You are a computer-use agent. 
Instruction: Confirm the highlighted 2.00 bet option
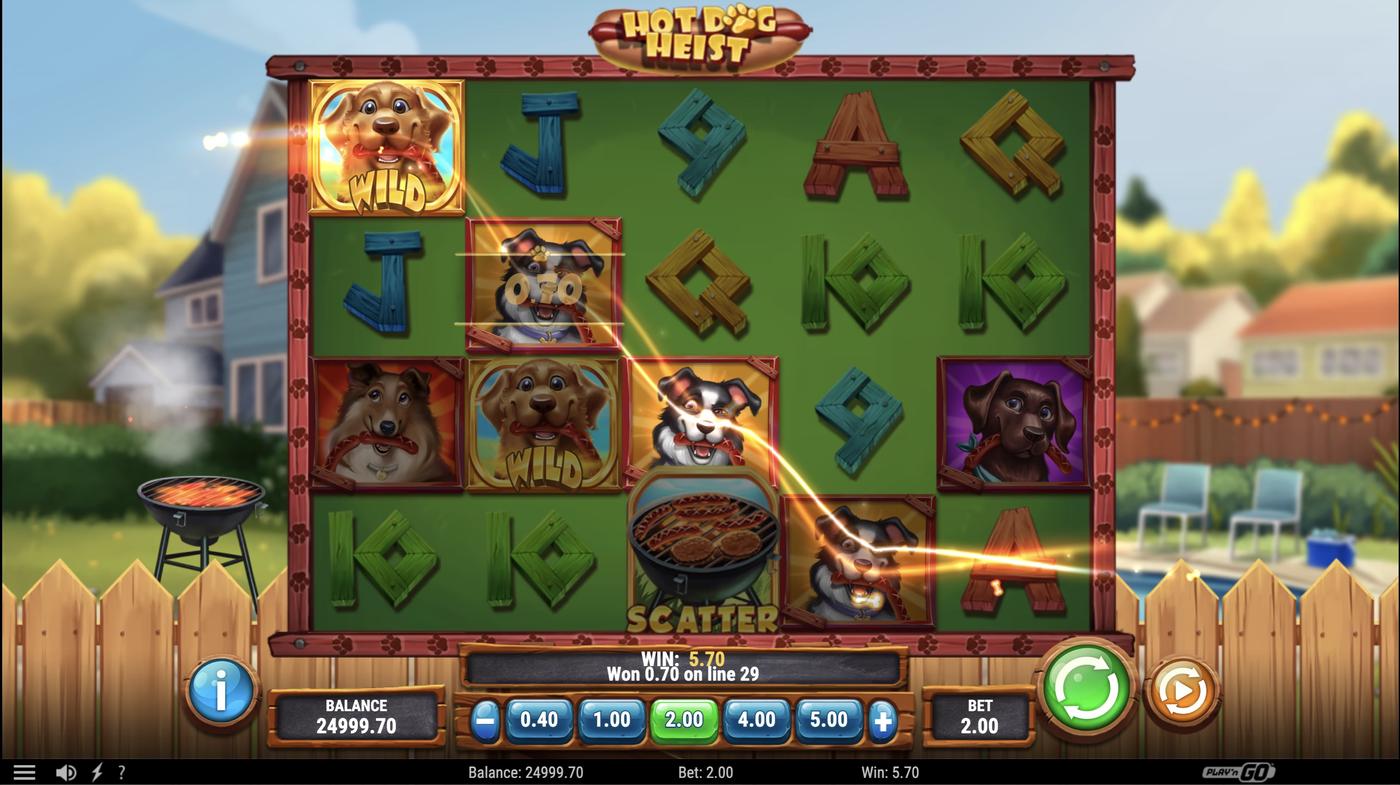click(x=684, y=719)
